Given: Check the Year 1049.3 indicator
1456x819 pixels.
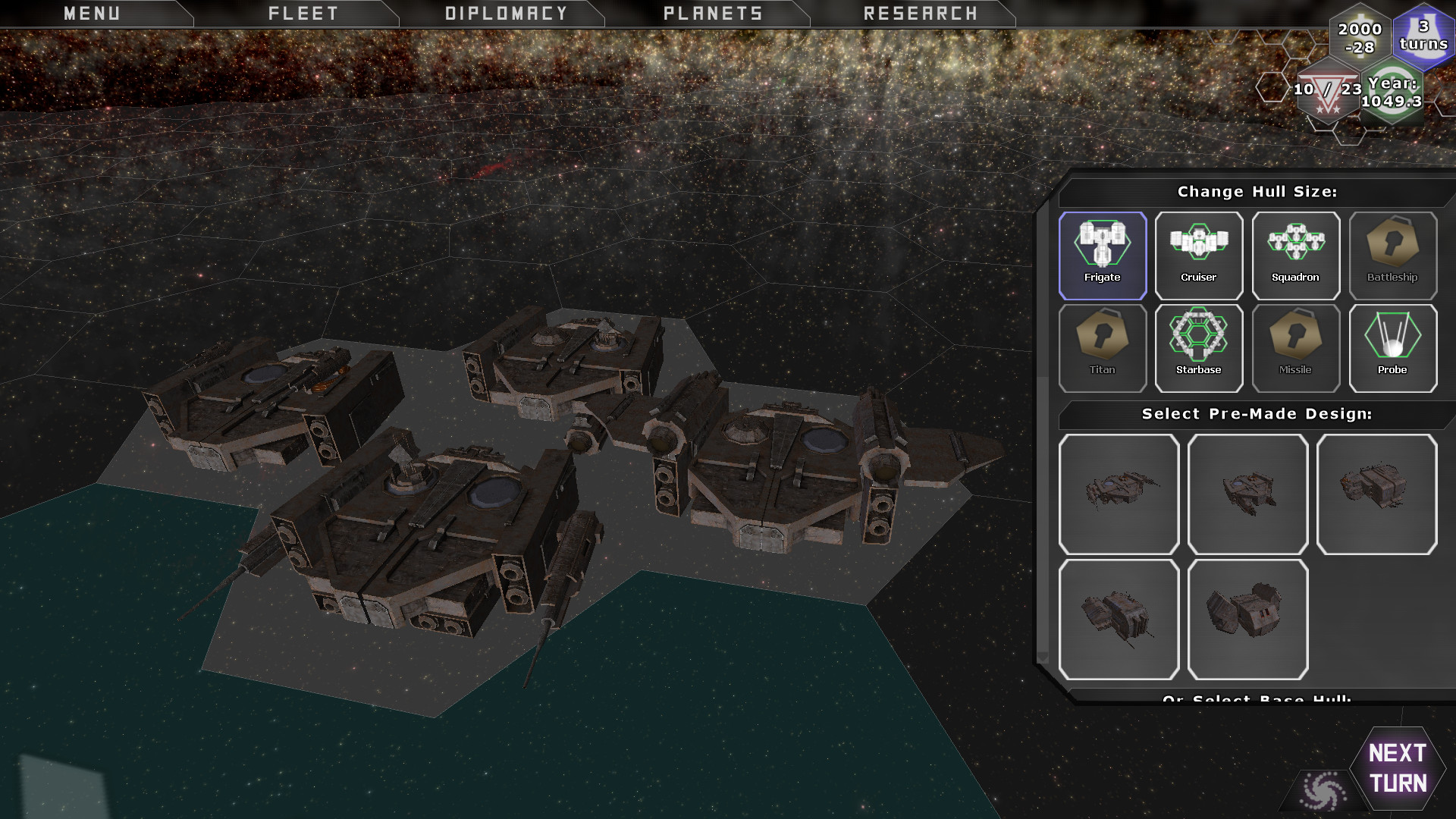Looking at the screenshot, I should click(1394, 91).
